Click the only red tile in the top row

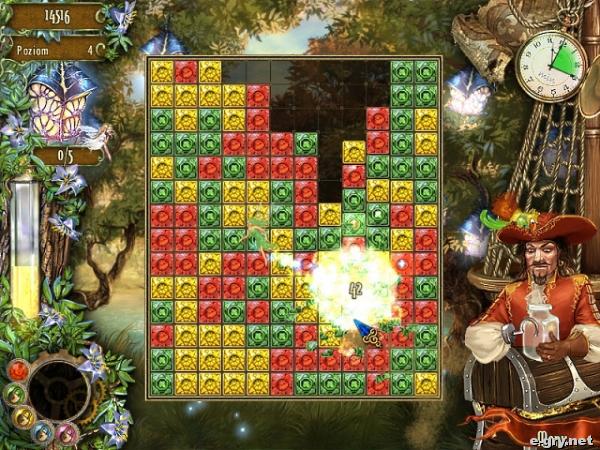coord(186,71)
